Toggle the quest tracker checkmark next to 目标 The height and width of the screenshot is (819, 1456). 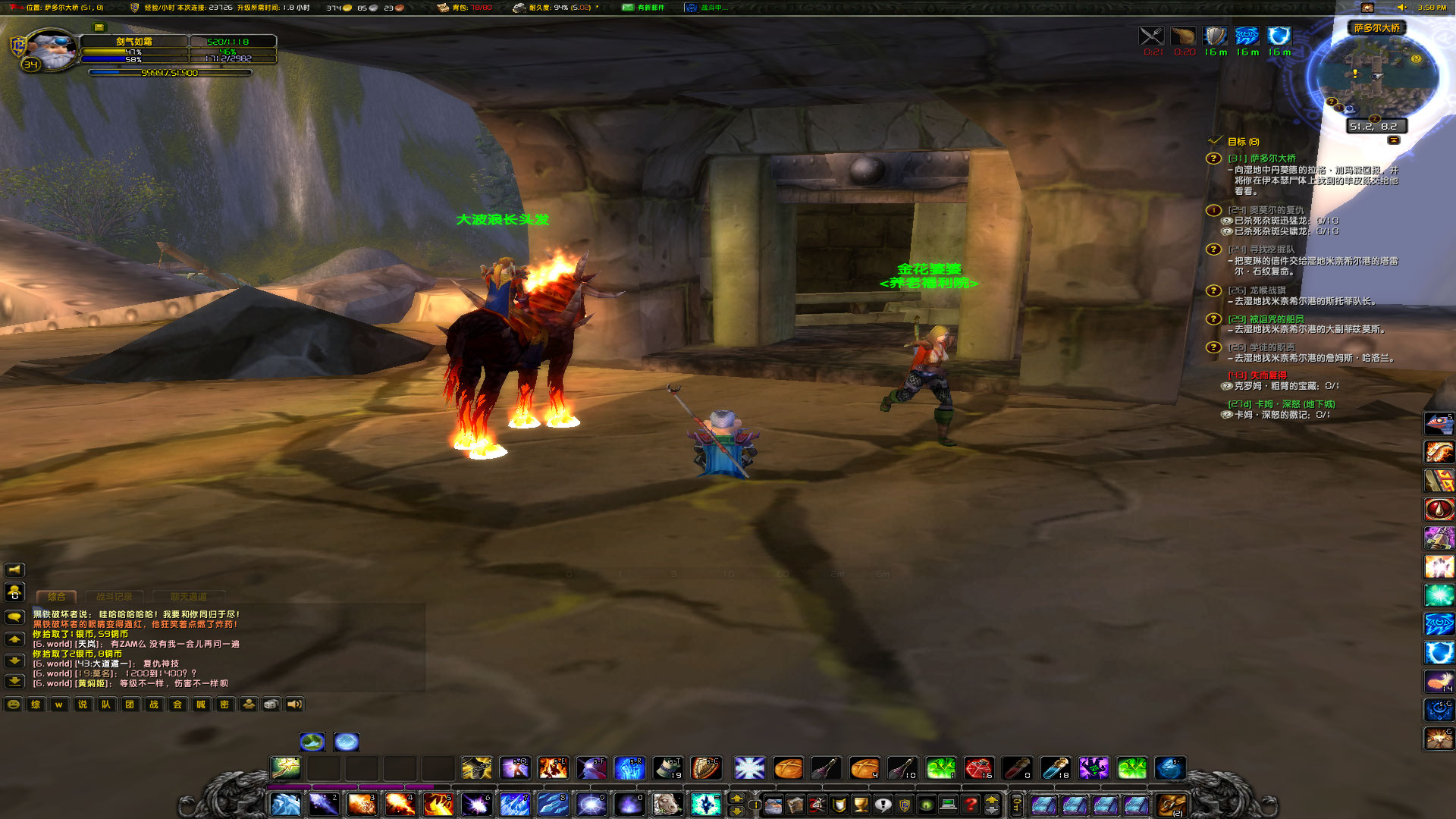pos(1216,142)
